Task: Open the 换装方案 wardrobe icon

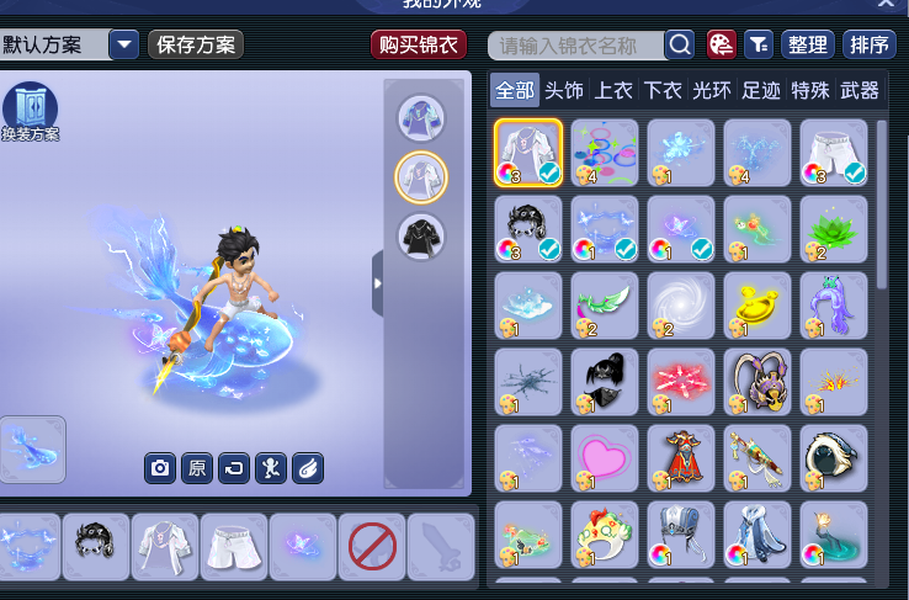Action: pos(30,110)
